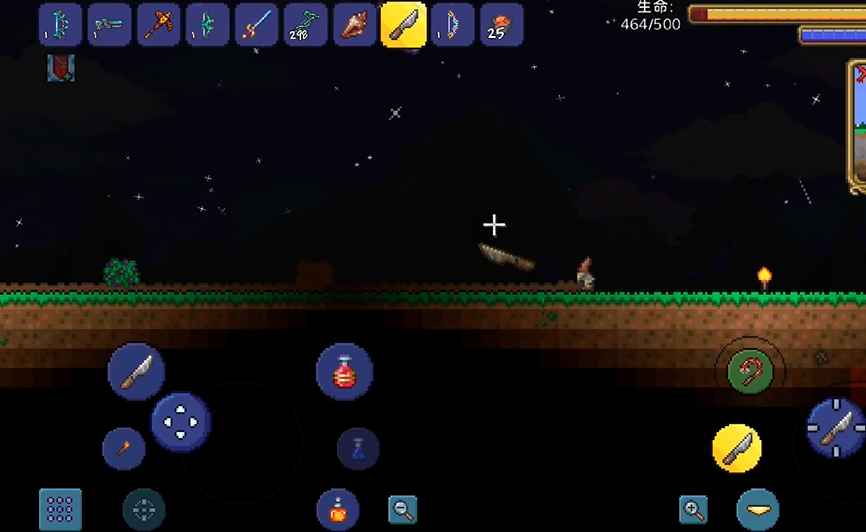Select the orange pickaxe hotbar slot
Image resolution: width=866 pixels, height=532 pixels.
158,25
